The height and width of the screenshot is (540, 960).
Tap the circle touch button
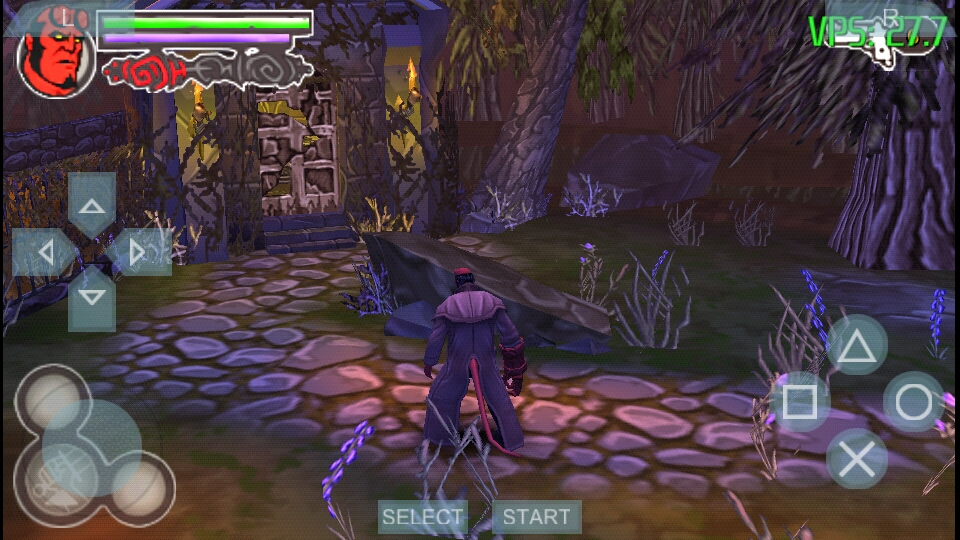tap(913, 402)
